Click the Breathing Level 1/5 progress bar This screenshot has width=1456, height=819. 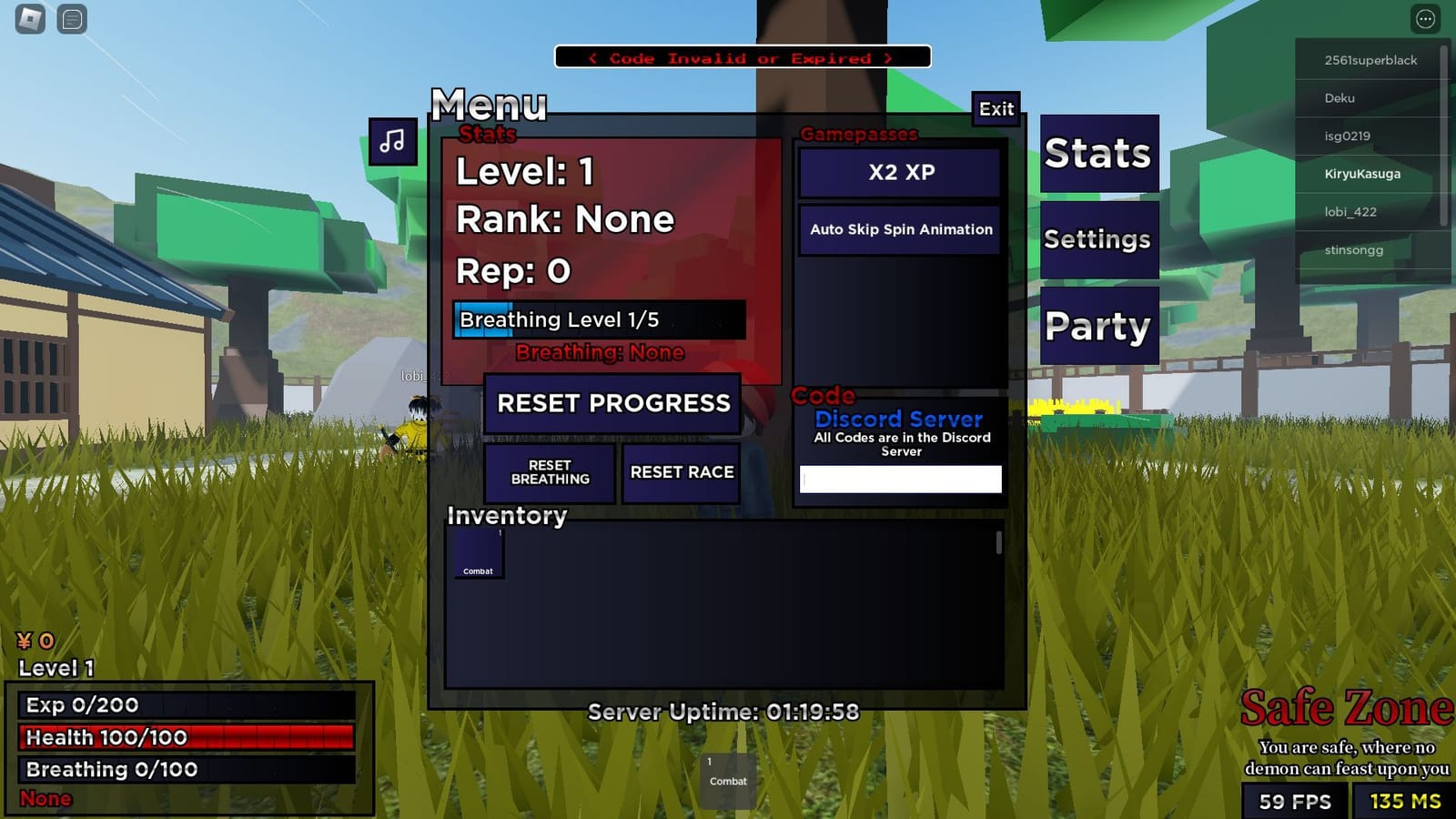pos(601,319)
